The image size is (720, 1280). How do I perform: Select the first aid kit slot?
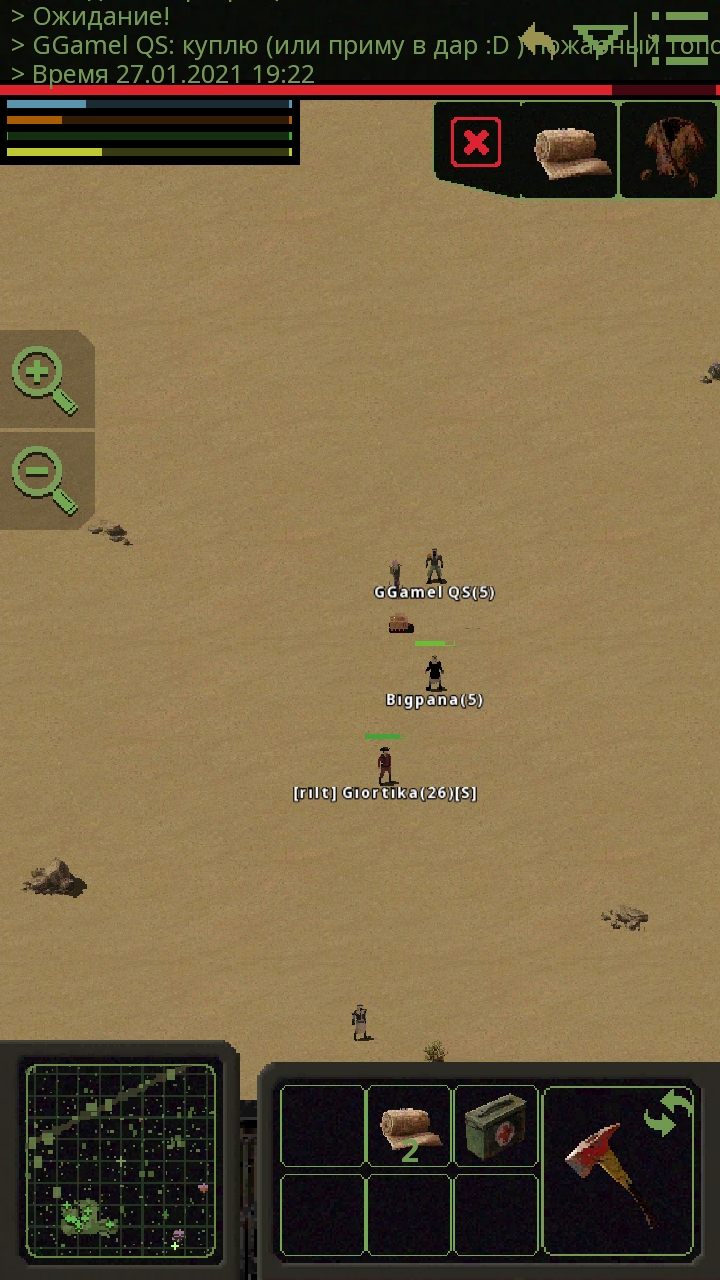pyautogui.click(x=496, y=1127)
